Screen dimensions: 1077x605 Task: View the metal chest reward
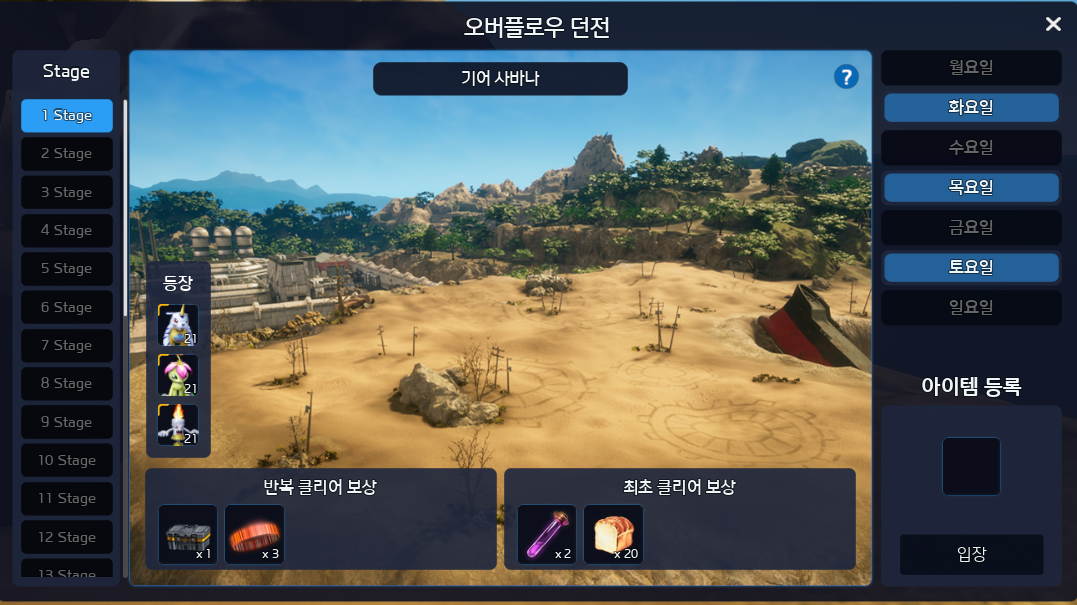pyautogui.click(x=188, y=534)
